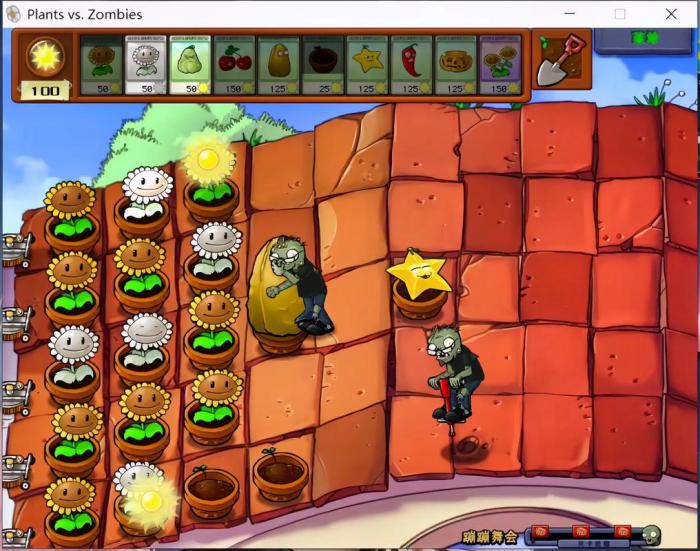Select the Sunflower seed packet
Viewport: 700px width, 551px height.
pyautogui.click(x=101, y=65)
